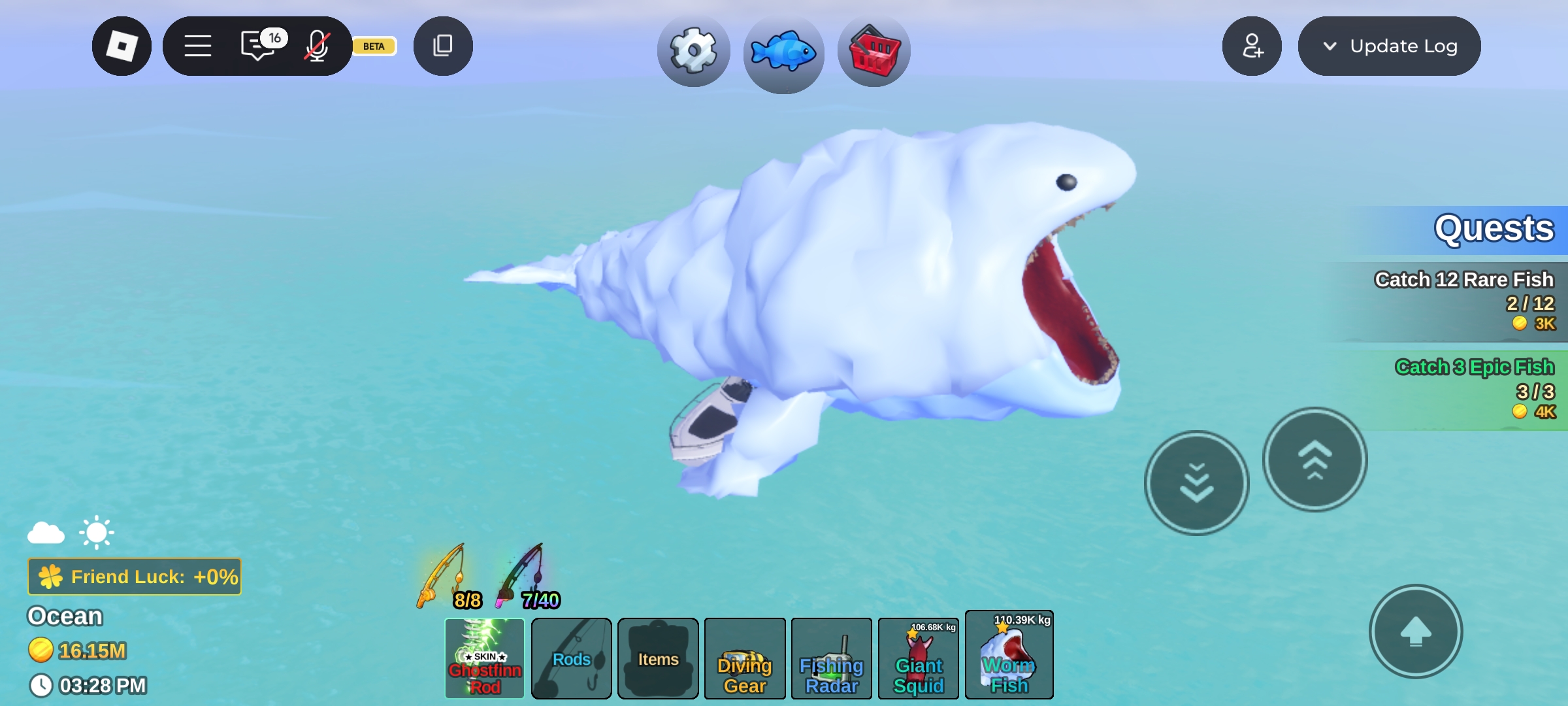Open the blue fish menu
1568x706 pixels.
(x=783, y=52)
